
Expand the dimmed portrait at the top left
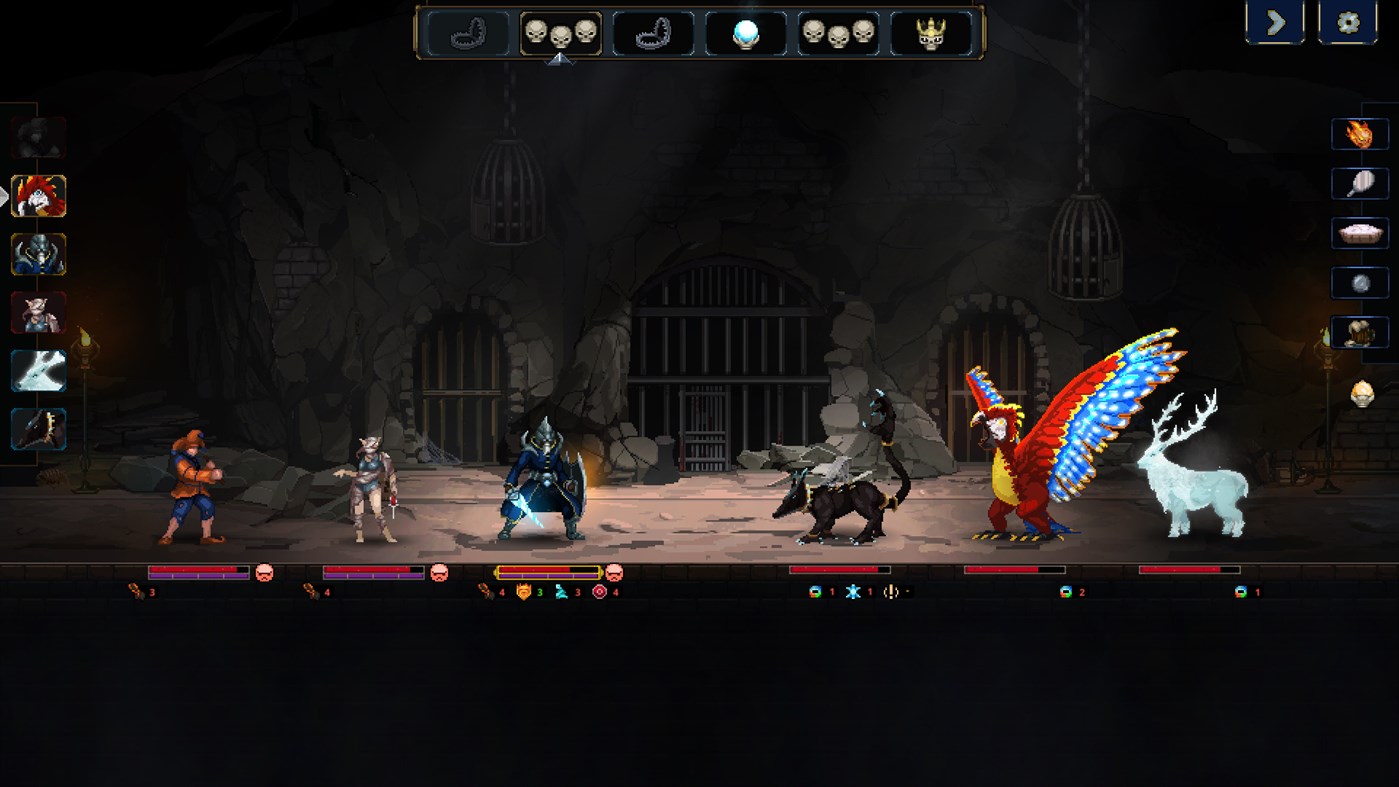coord(38,138)
